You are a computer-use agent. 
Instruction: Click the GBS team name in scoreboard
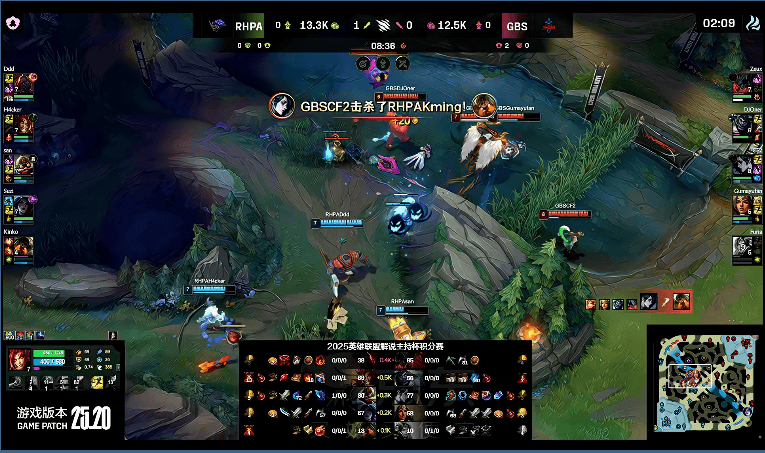coord(517,25)
